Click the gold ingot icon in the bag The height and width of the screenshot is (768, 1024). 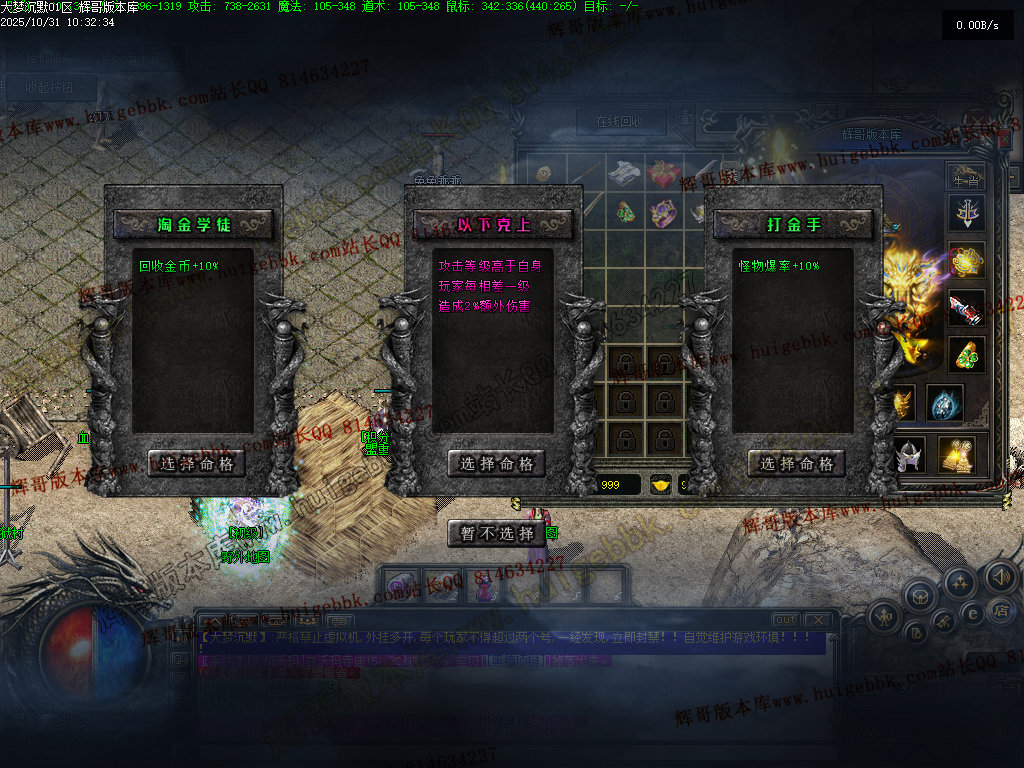661,486
